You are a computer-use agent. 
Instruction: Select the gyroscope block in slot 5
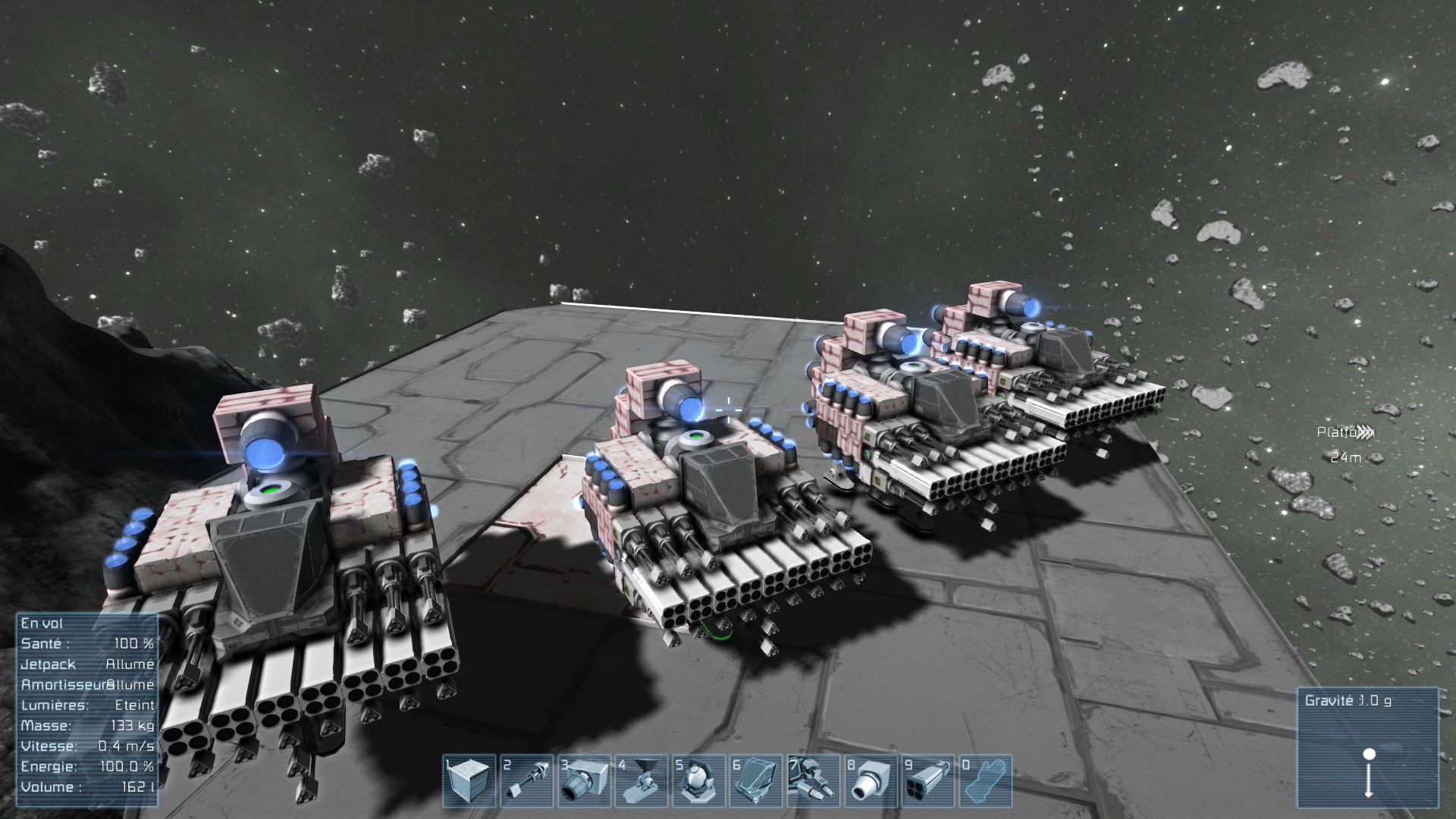tap(698, 780)
